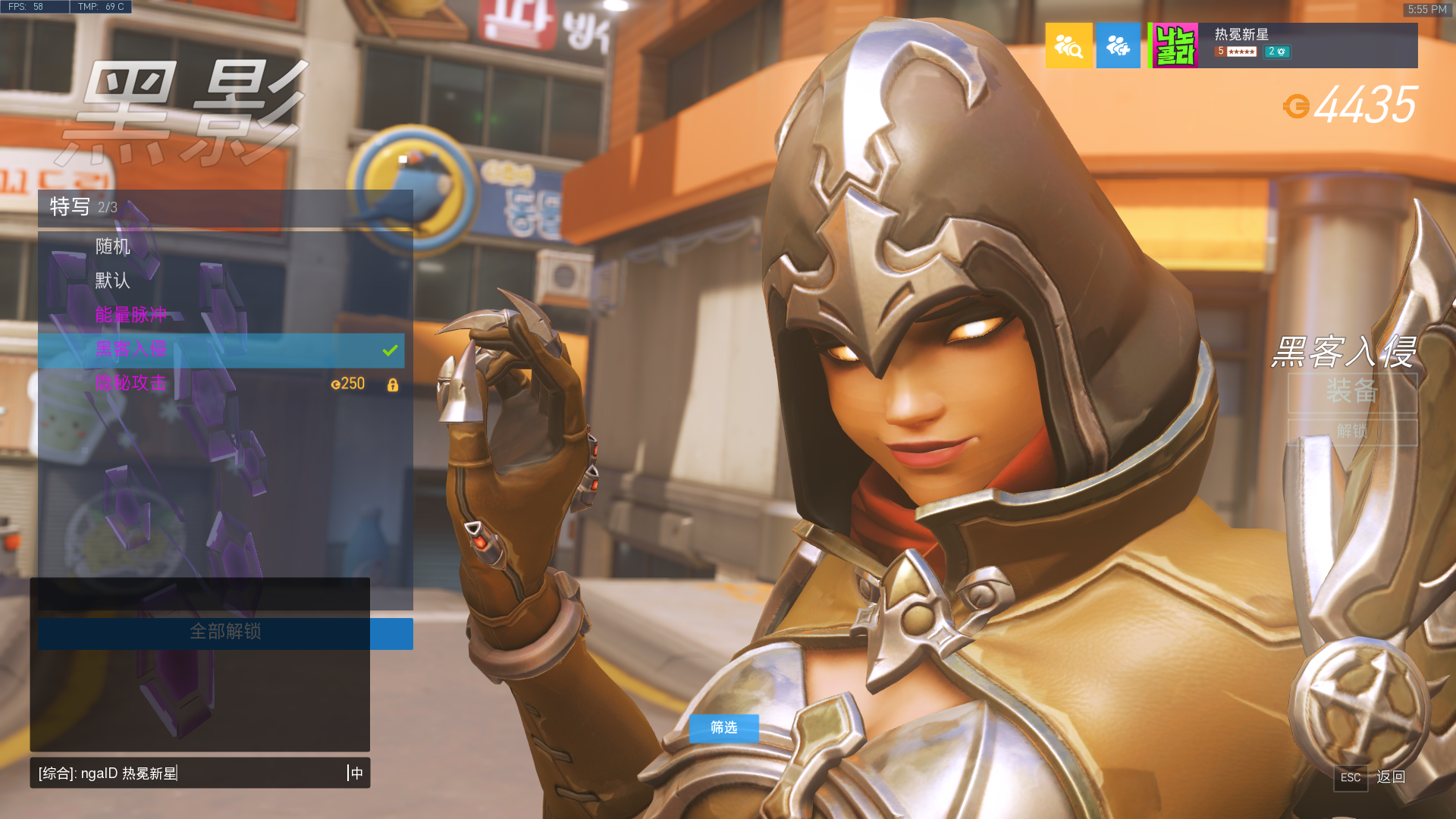Choose the 默认 highlight intro
The width and height of the screenshot is (1456, 819).
coord(220,281)
